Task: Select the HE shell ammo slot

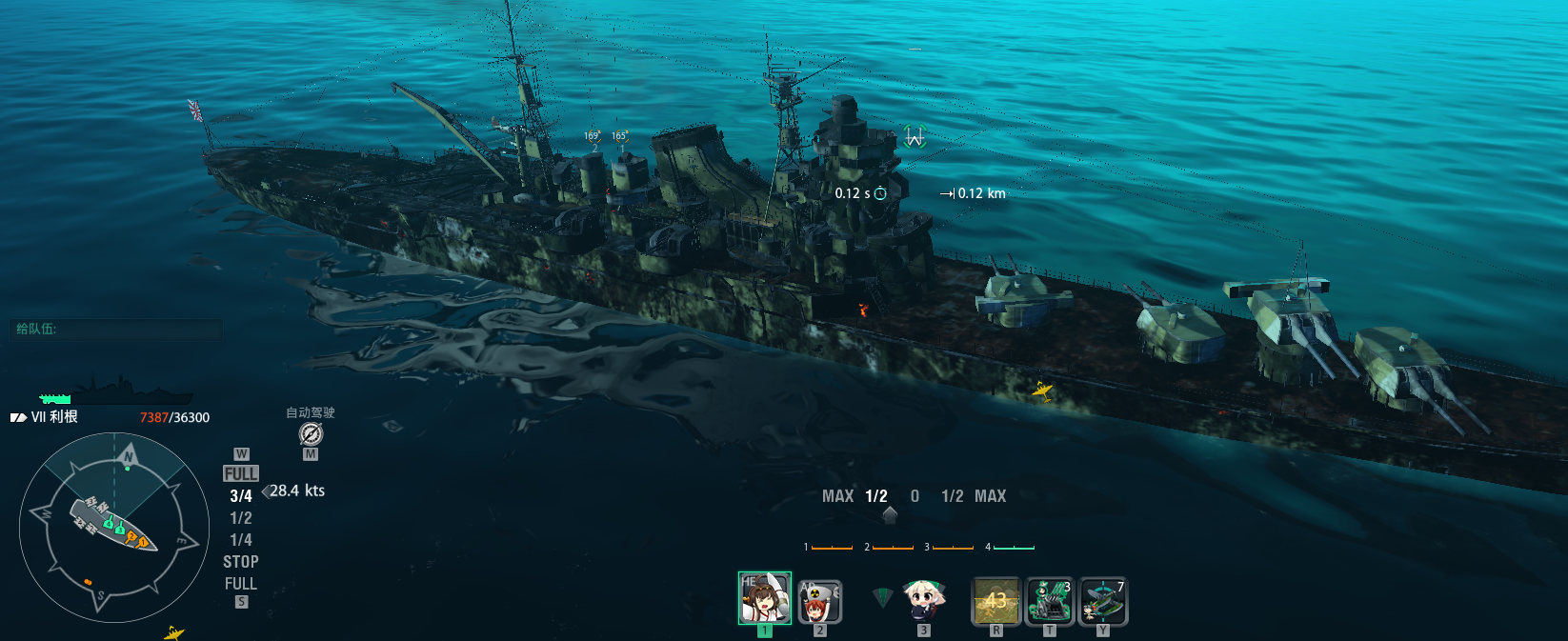Action: click(x=764, y=598)
